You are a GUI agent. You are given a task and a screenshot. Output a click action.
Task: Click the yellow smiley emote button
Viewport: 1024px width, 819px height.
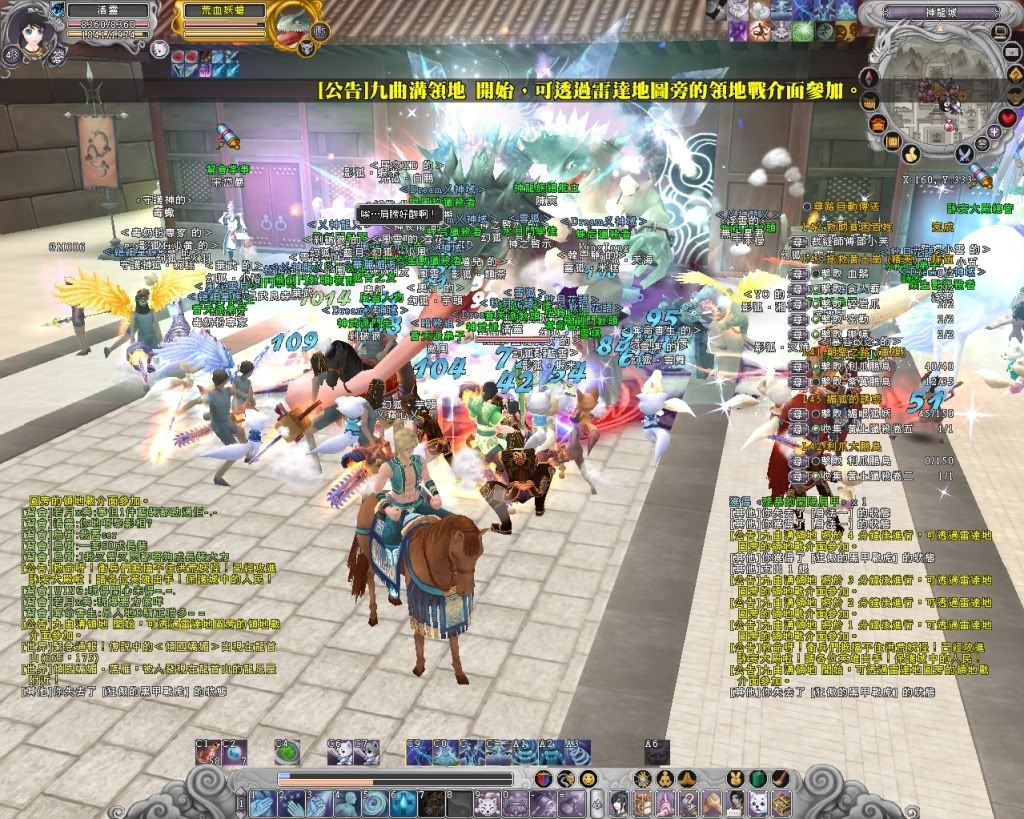click(x=588, y=778)
